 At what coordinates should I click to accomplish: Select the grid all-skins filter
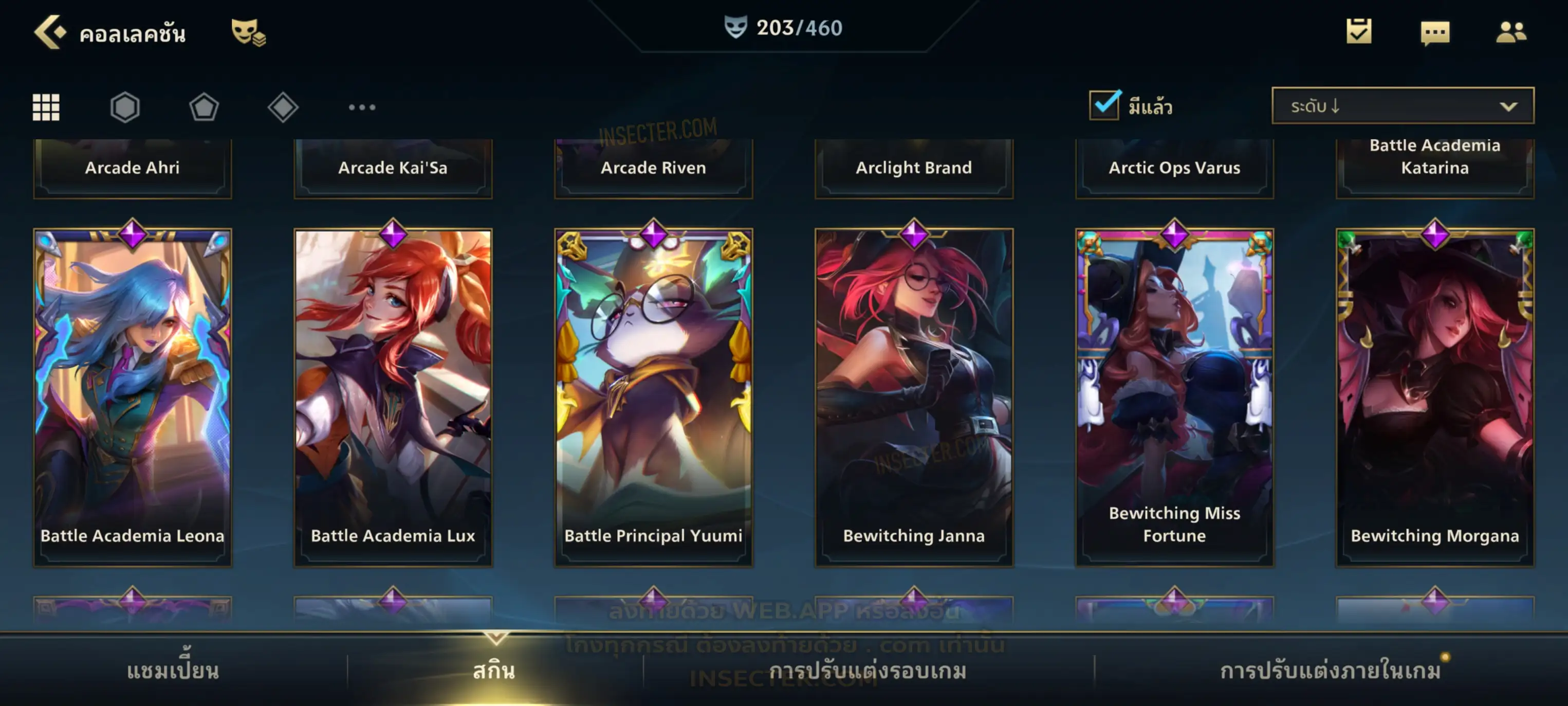[x=46, y=107]
